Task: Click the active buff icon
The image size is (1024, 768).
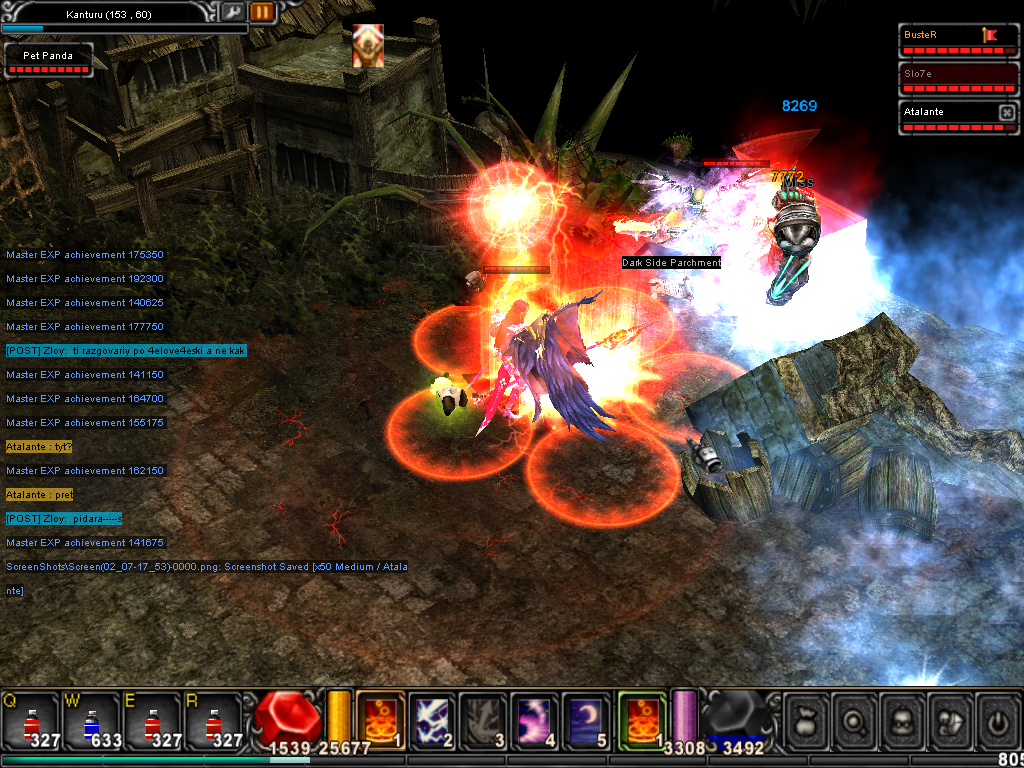Action: click(368, 46)
